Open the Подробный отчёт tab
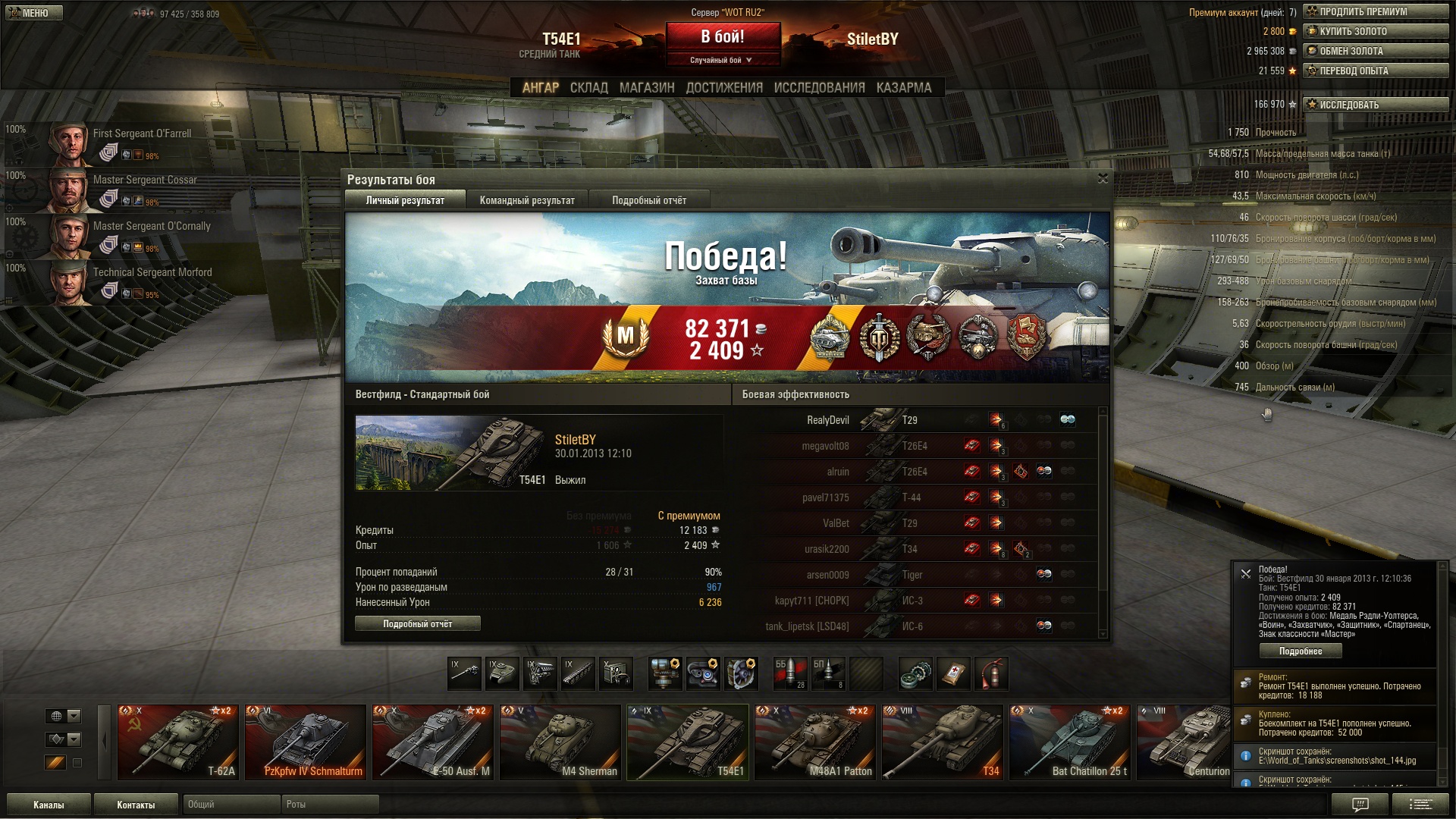 [x=648, y=200]
